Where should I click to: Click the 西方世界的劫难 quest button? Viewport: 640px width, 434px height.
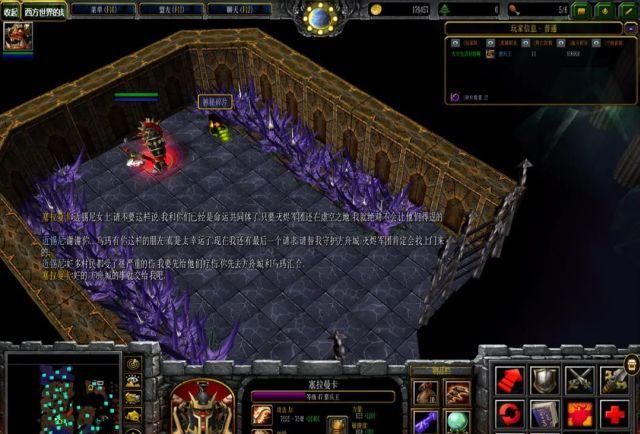coord(45,11)
